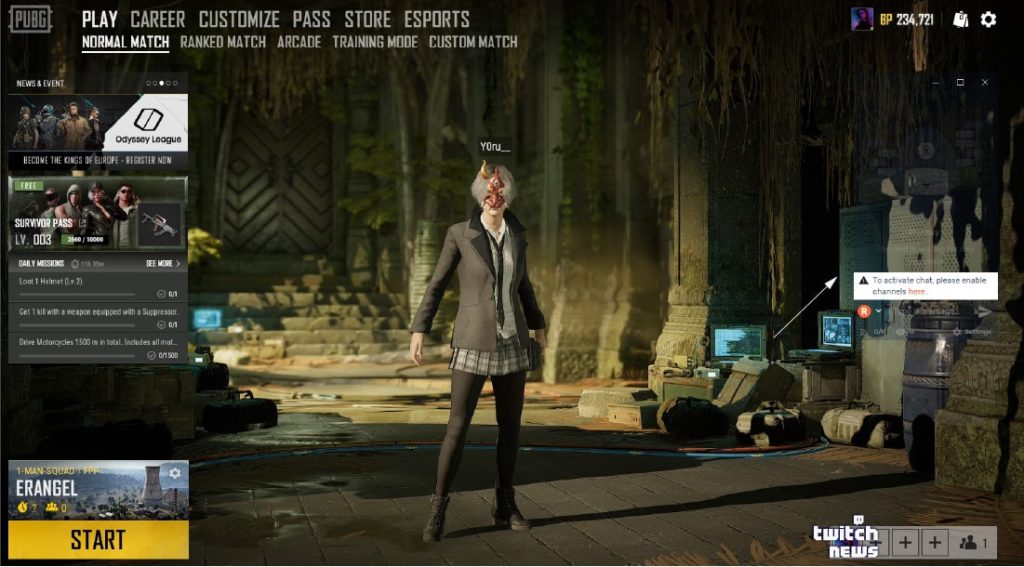Image resolution: width=1024 pixels, height=567 pixels.
Task: Open the Pass menu
Action: [312, 19]
